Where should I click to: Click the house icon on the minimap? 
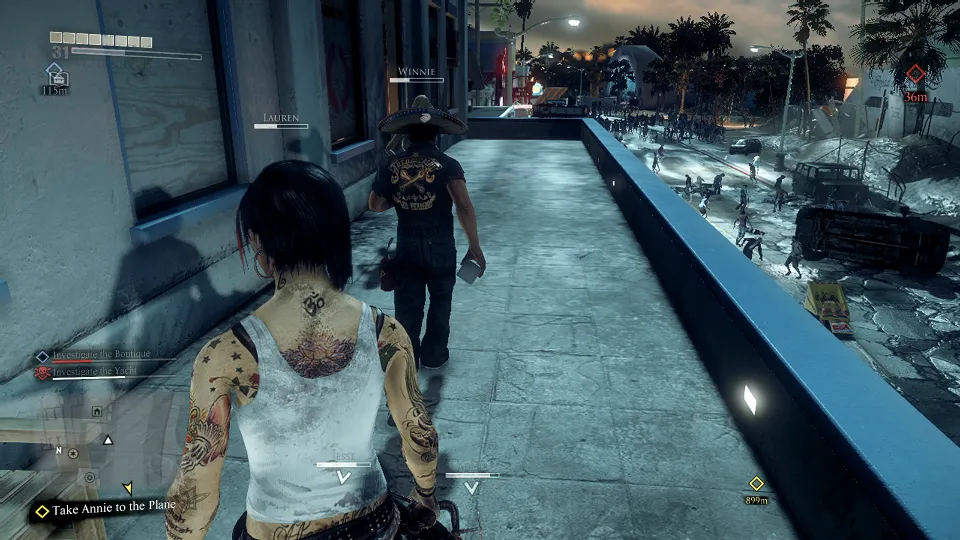click(96, 411)
